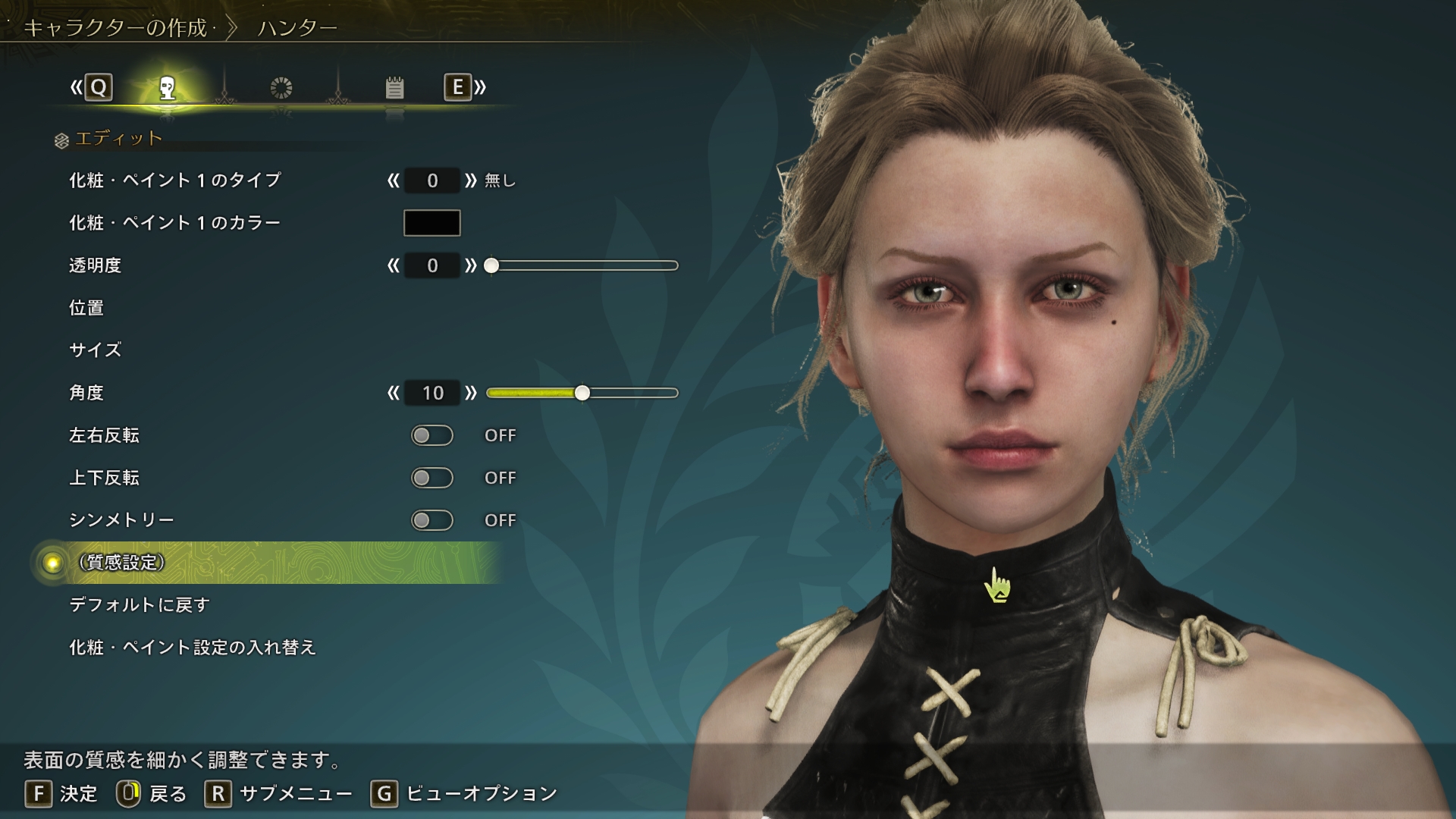1456x819 pixels.
Task: Increase the transparency value arrow
Action: [471, 265]
